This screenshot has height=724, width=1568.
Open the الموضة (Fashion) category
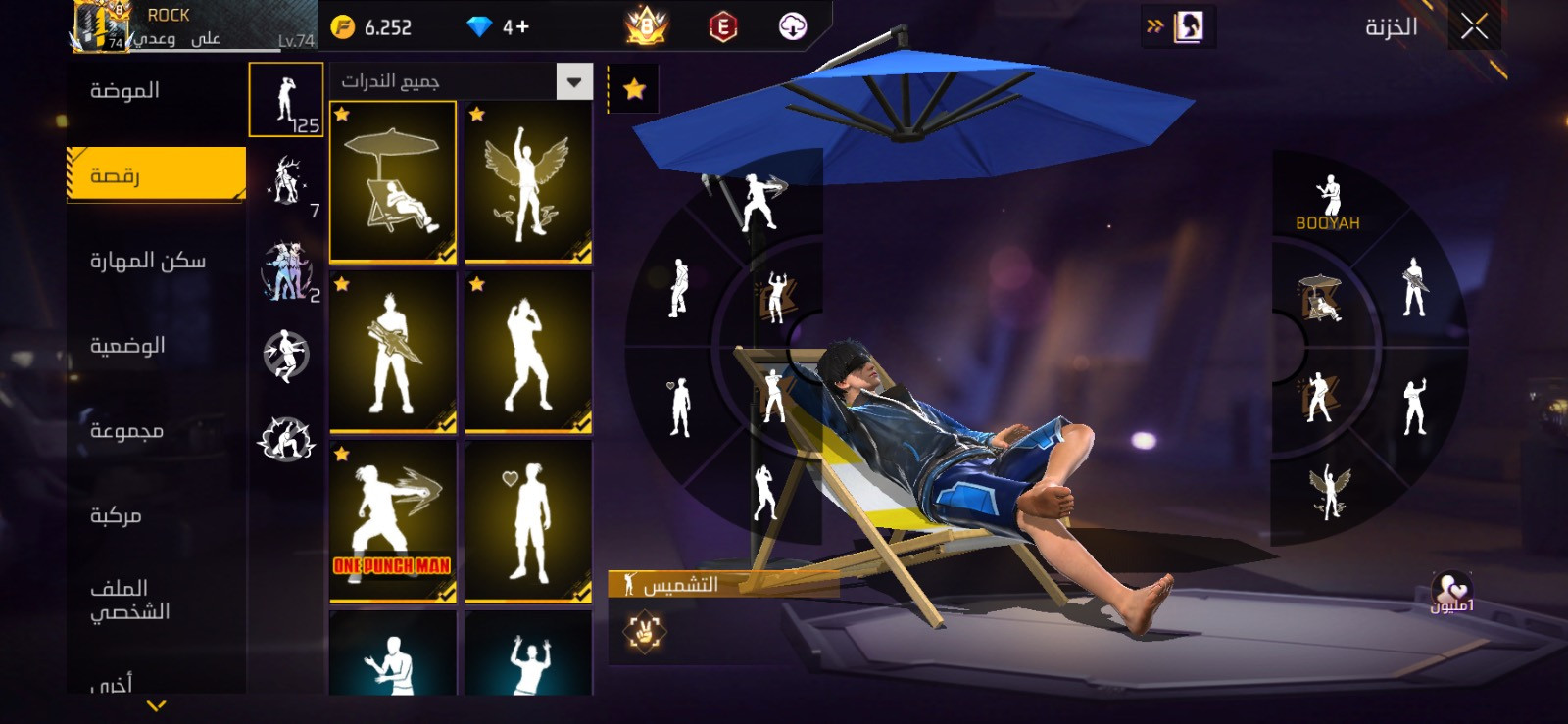click(x=125, y=91)
